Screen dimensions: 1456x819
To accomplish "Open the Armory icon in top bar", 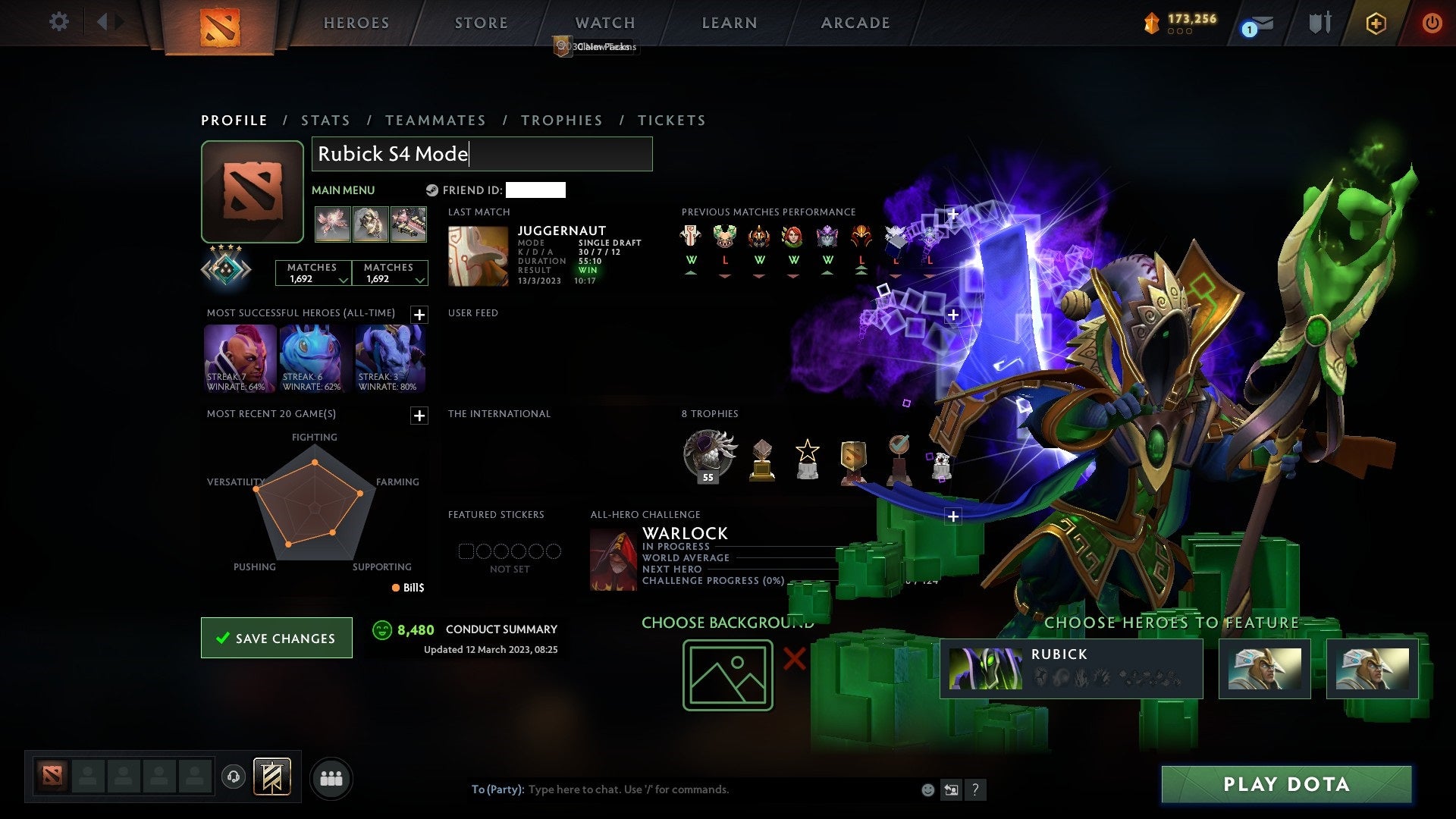I will (1319, 23).
